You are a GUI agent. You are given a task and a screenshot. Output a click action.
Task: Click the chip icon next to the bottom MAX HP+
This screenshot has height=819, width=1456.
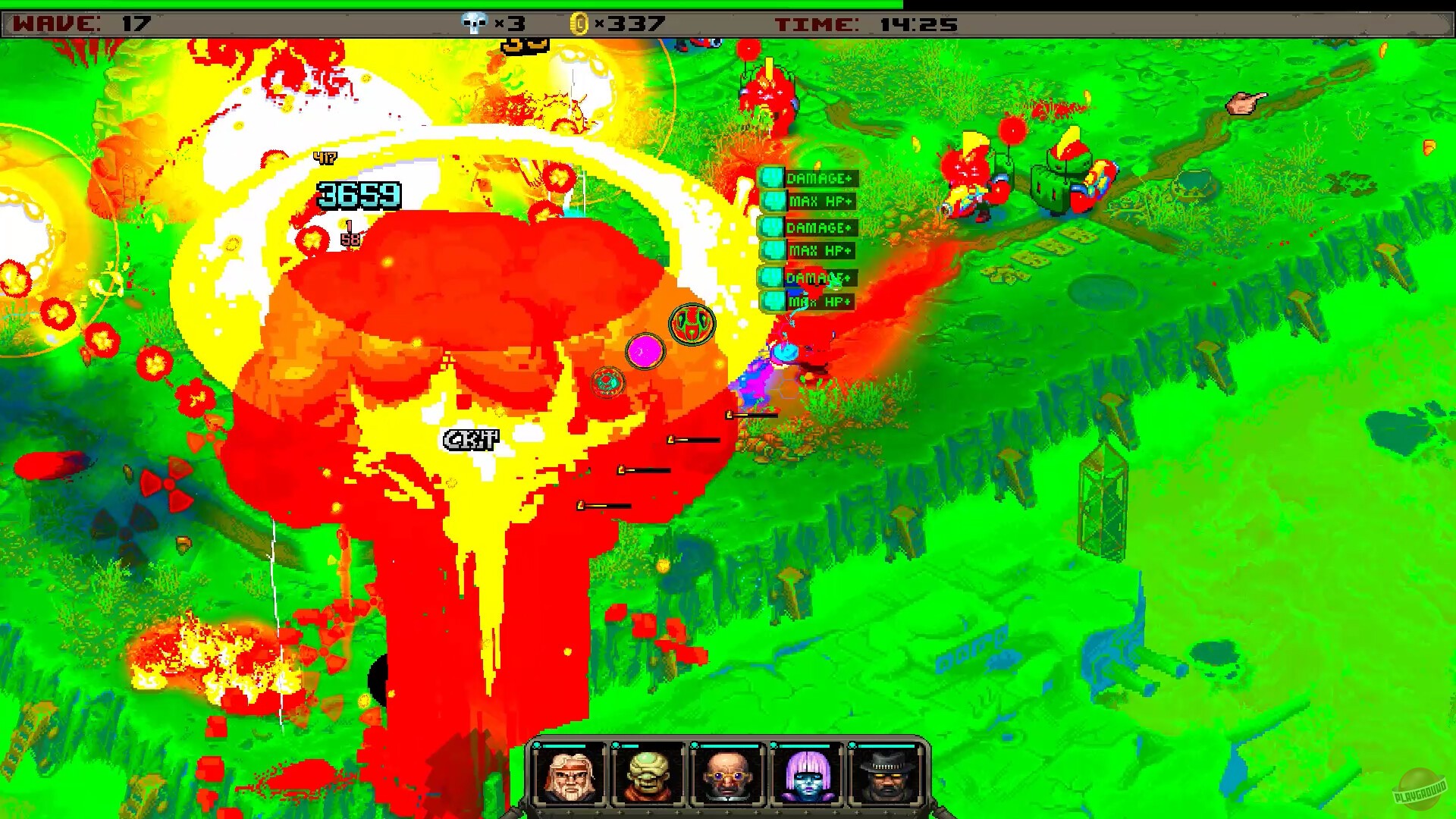[x=773, y=302]
